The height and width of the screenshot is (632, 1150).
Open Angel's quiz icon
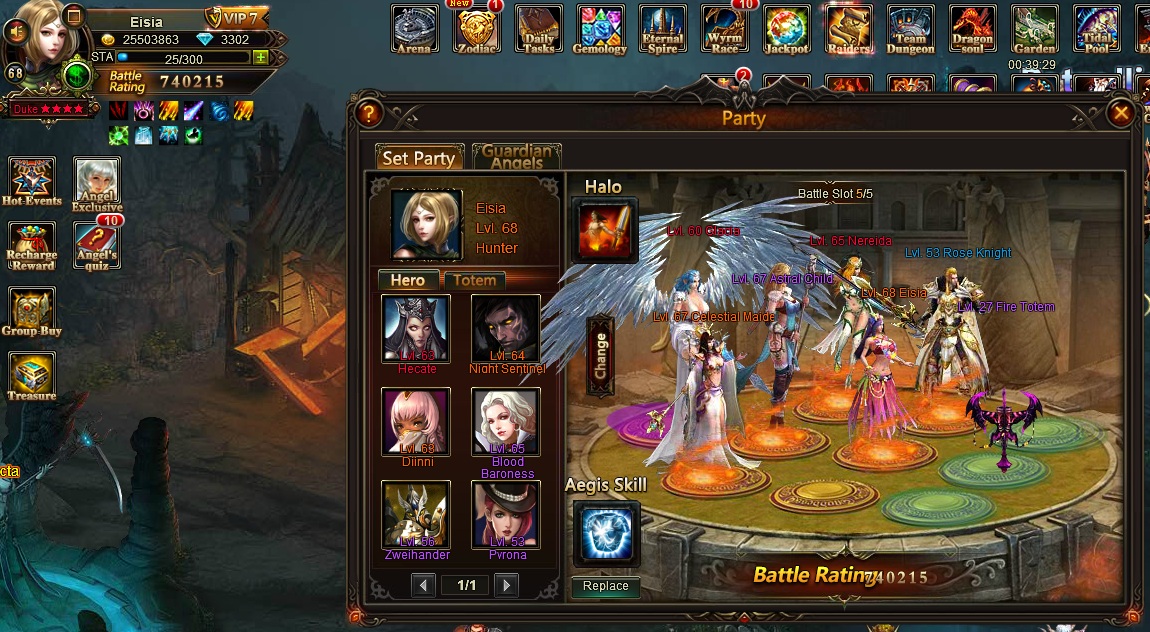coord(96,244)
